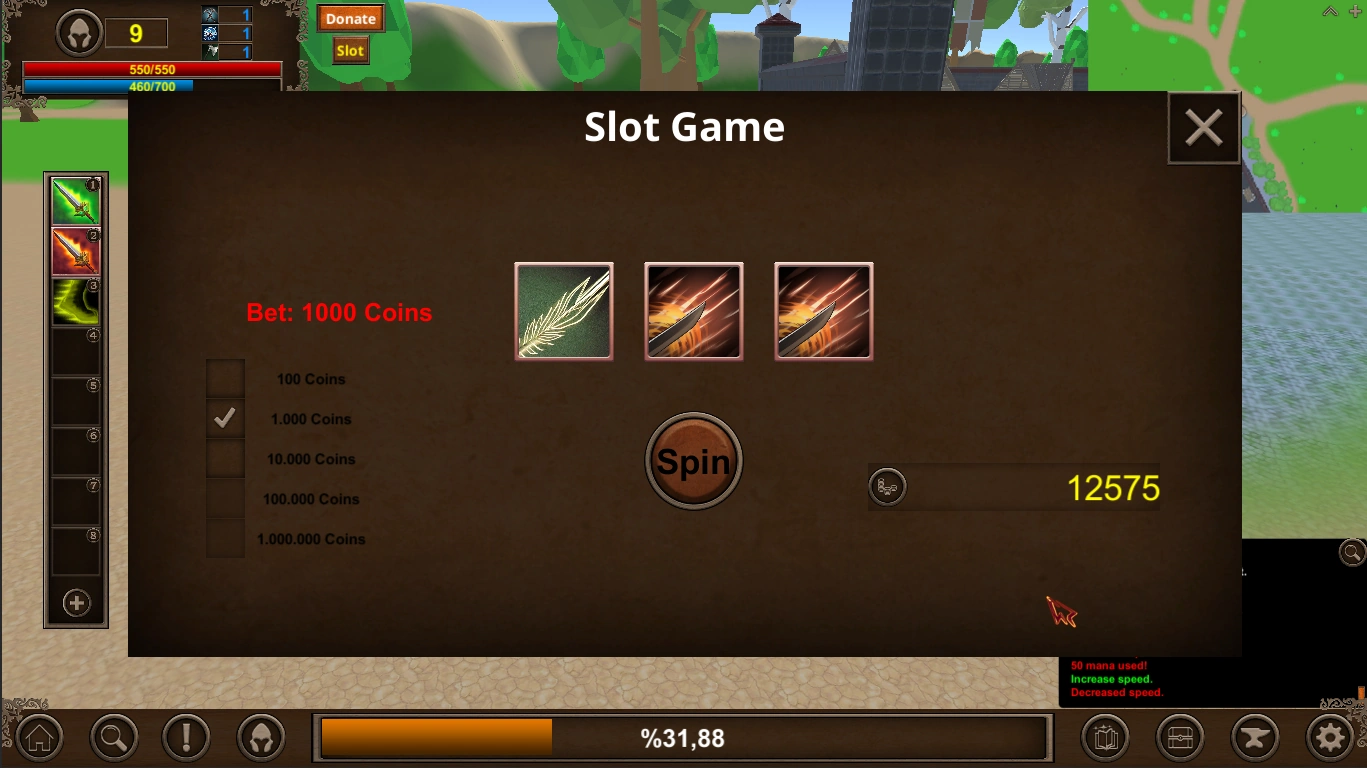This screenshot has width=1367, height=768.
Task: Click the home icon on the bottom bar
Action: point(39,737)
